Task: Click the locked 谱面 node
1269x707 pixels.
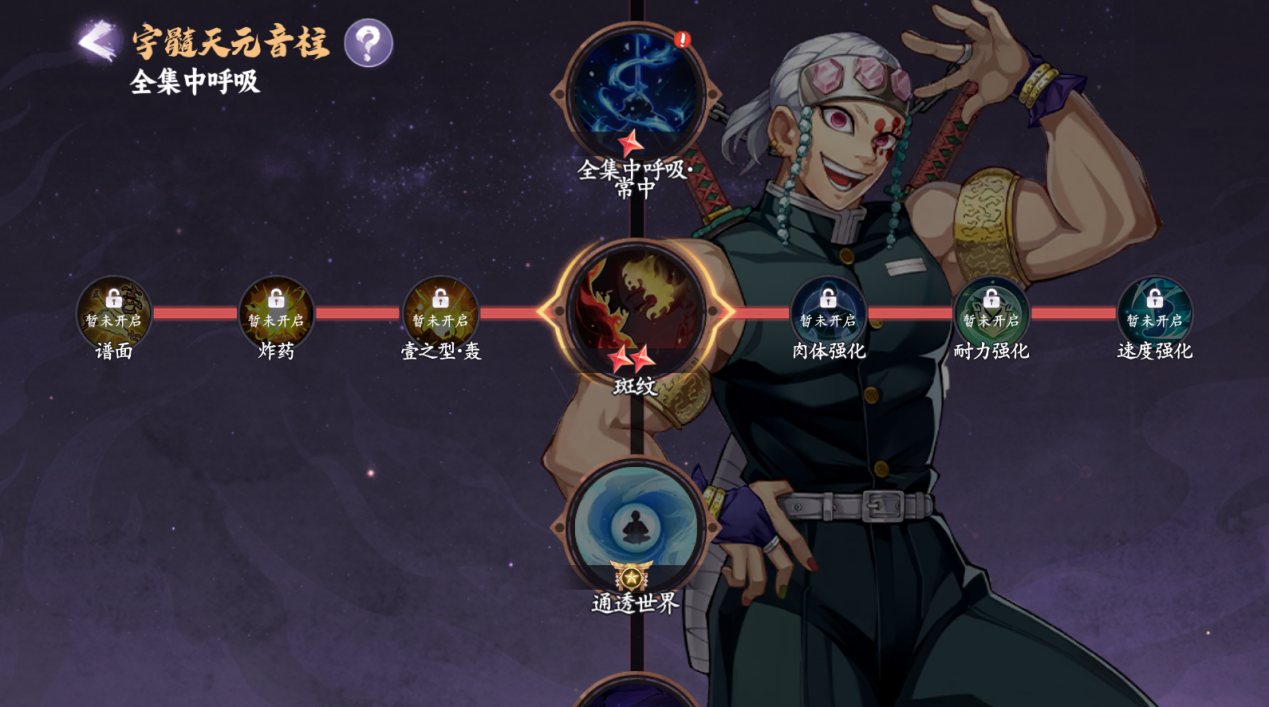Action: click(x=114, y=313)
